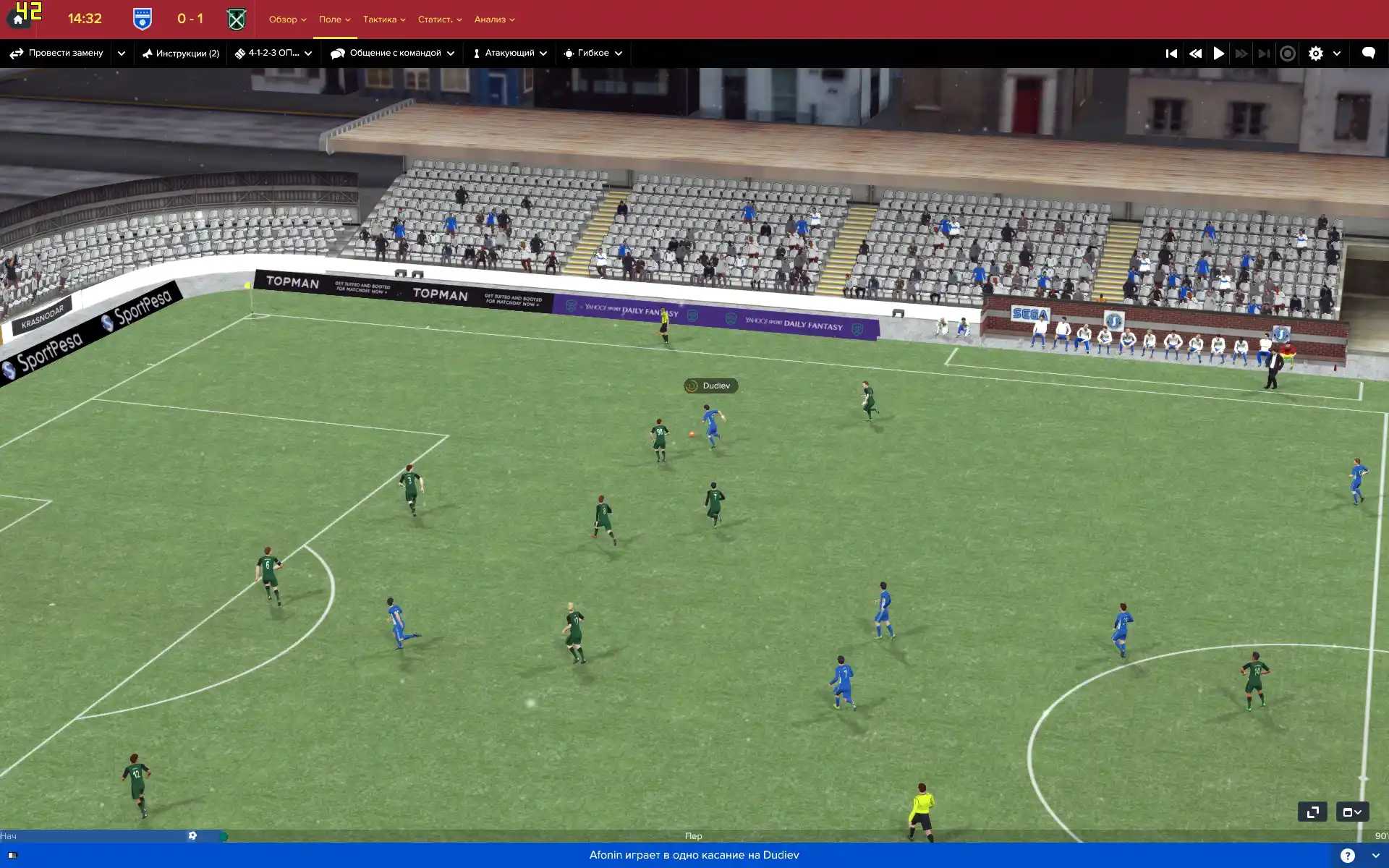This screenshot has height=868, width=1389.
Task: Open the camera view dropdown
Action: click(1352, 812)
